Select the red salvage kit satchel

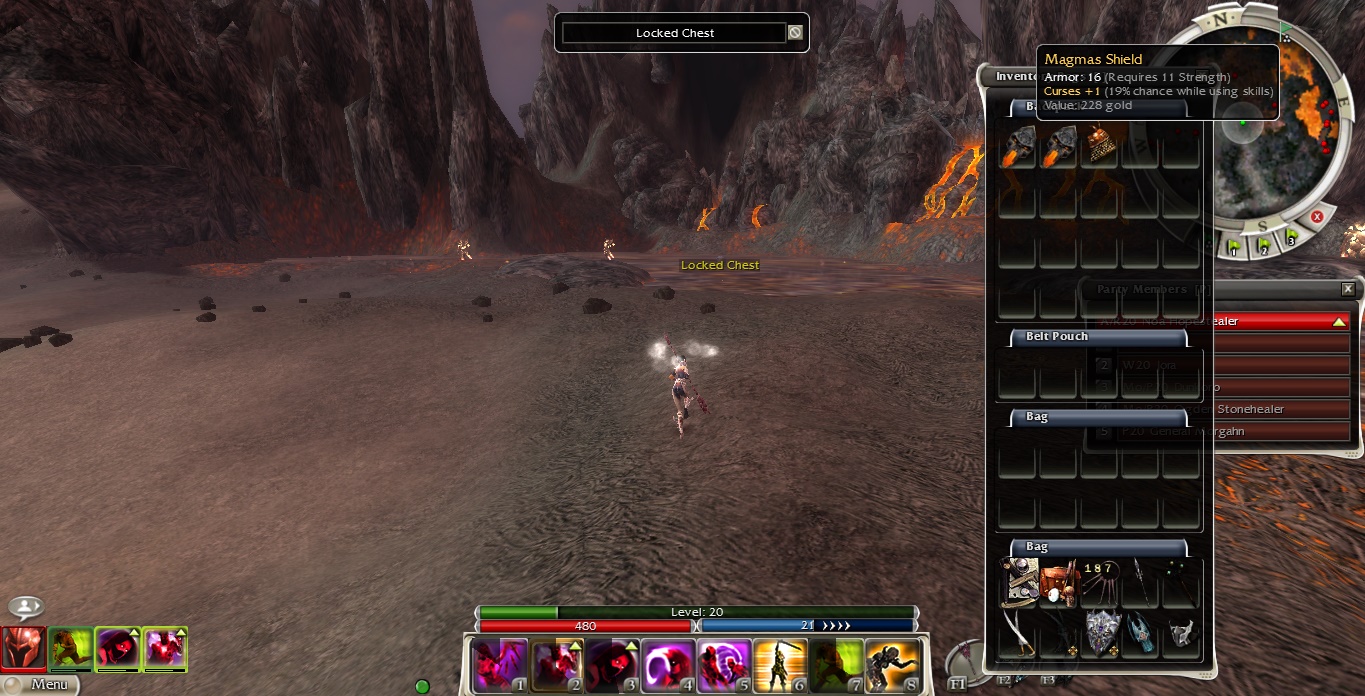pos(1058,583)
